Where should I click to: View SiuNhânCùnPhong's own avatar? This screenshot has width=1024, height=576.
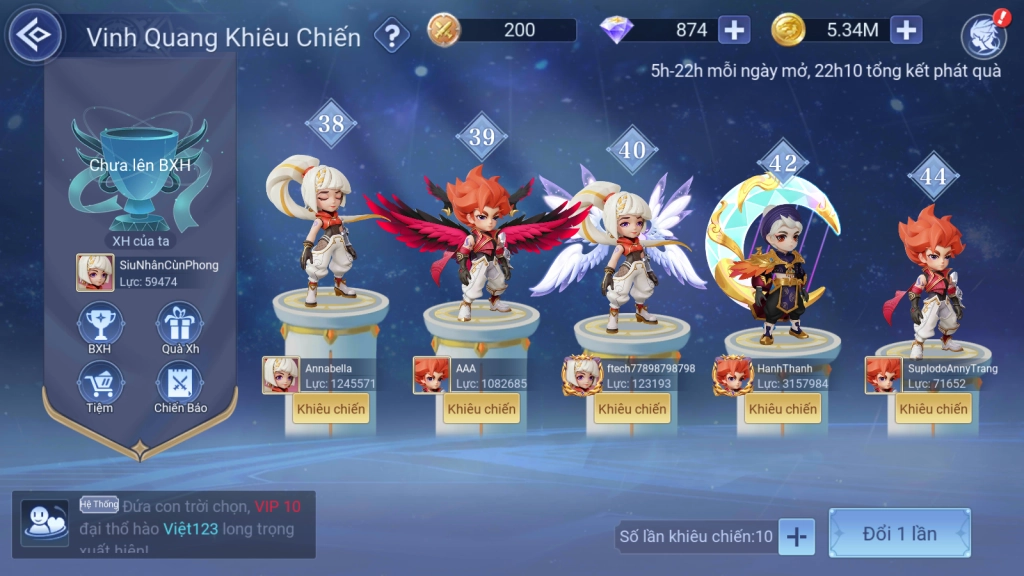point(95,272)
